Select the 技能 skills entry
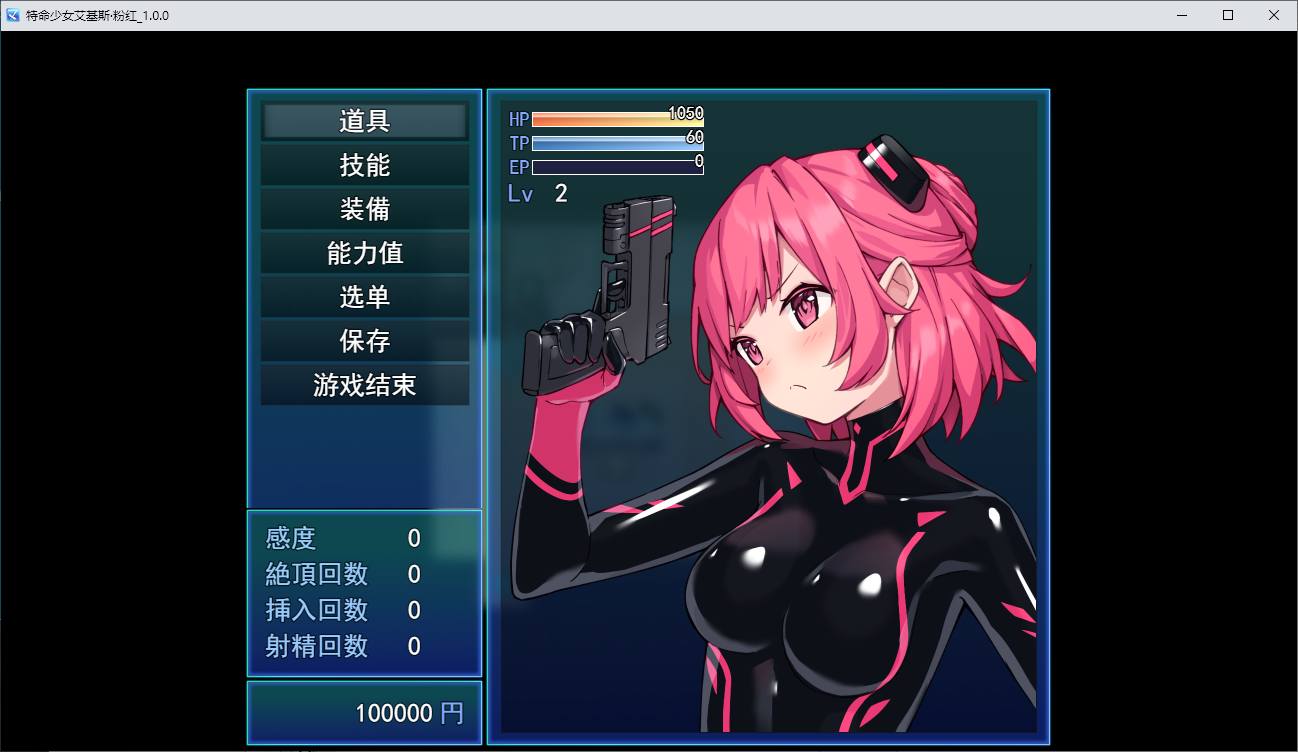 click(x=365, y=166)
